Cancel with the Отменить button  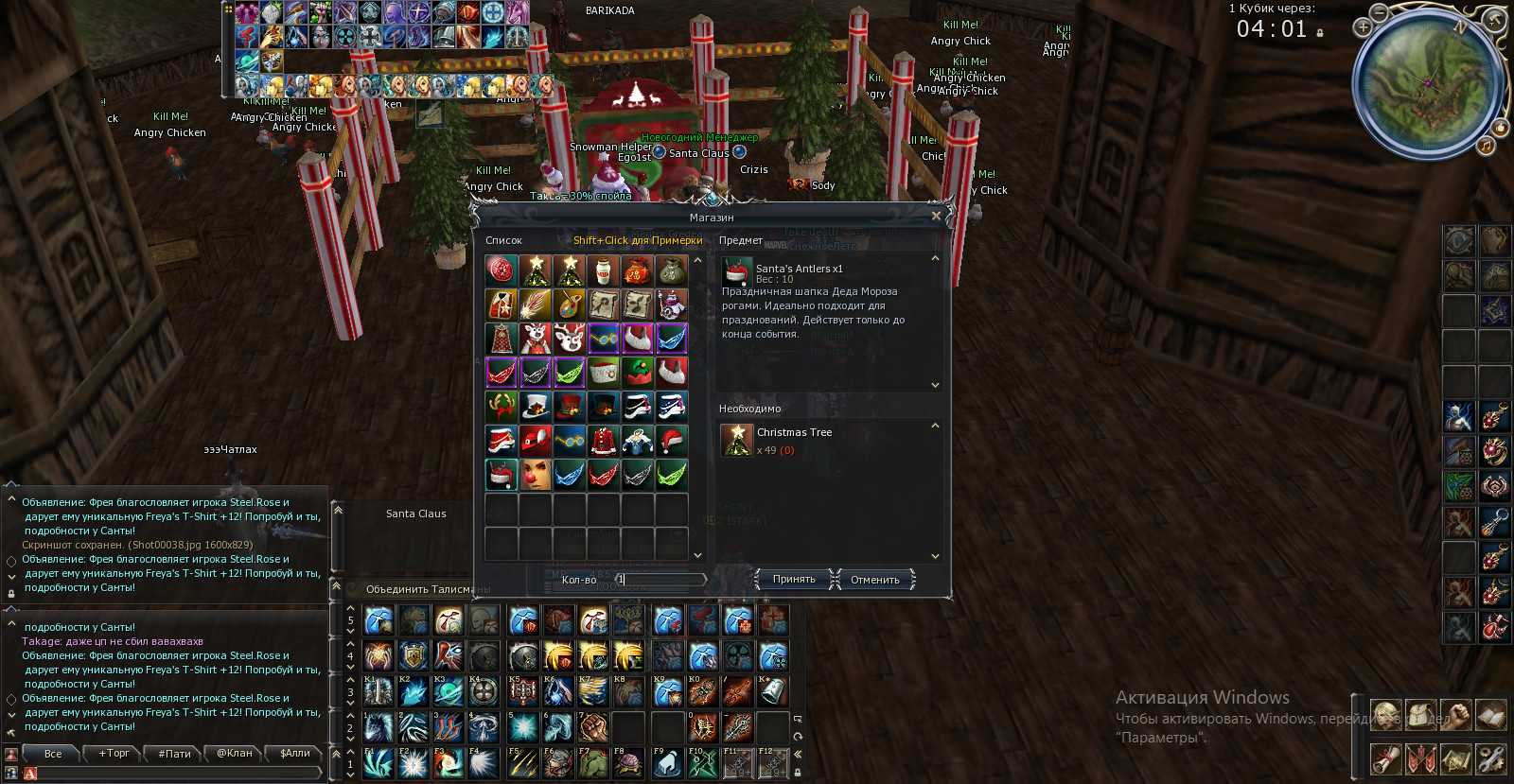click(x=874, y=580)
